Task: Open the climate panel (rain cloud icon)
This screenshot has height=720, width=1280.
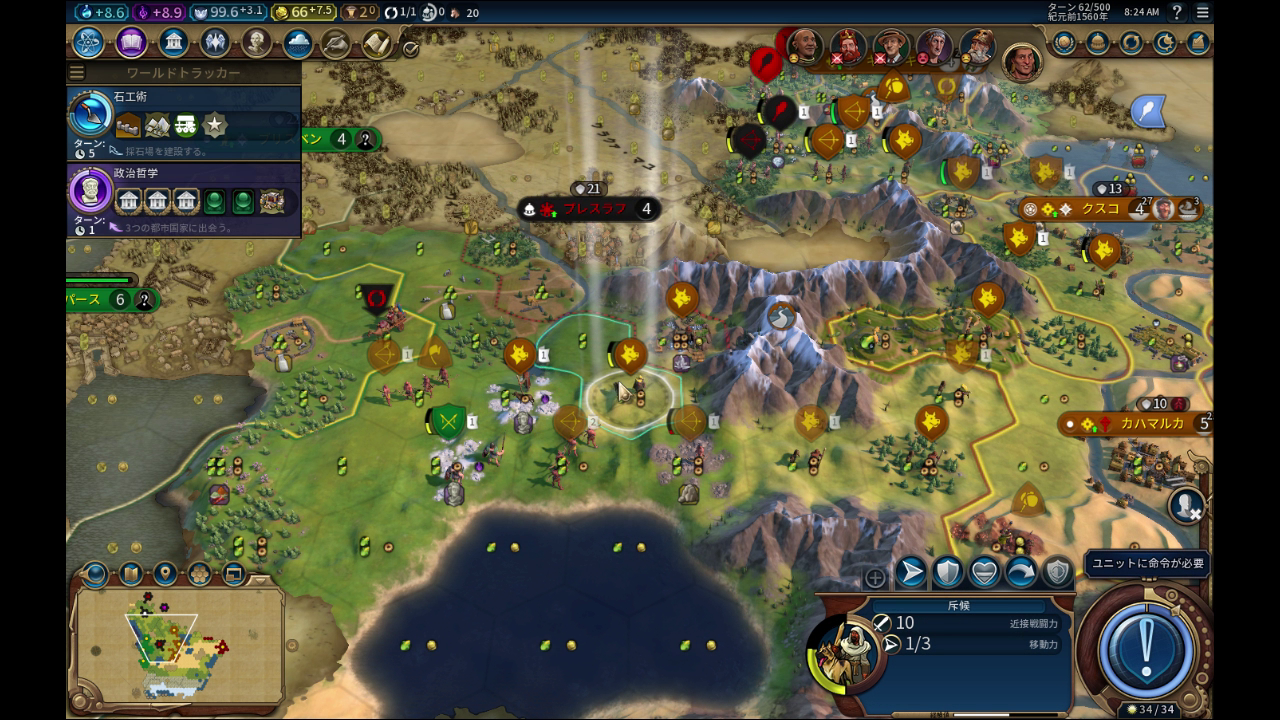Action: (298, 43)
